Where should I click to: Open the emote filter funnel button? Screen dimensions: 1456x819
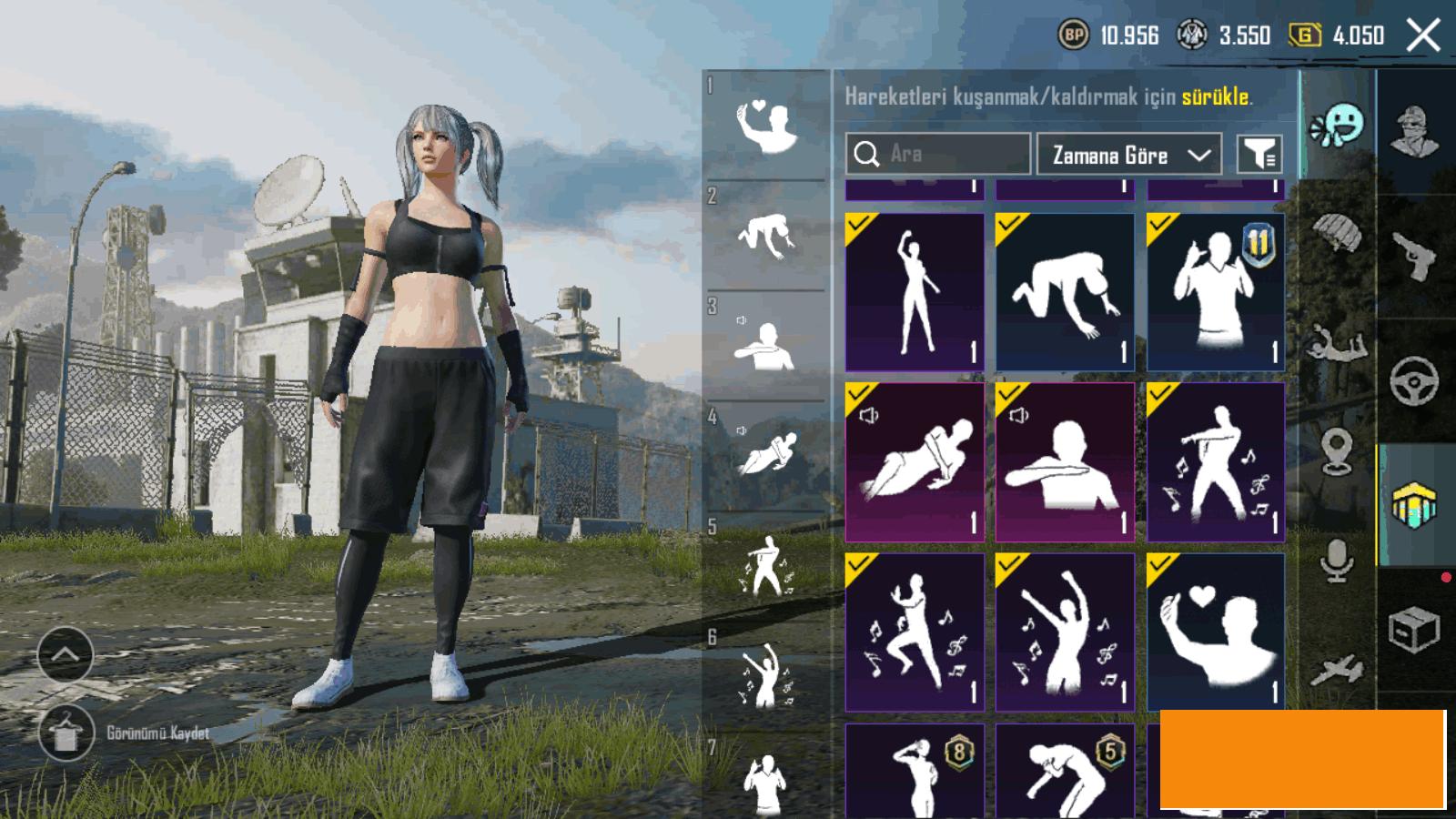click(1259, 155)
